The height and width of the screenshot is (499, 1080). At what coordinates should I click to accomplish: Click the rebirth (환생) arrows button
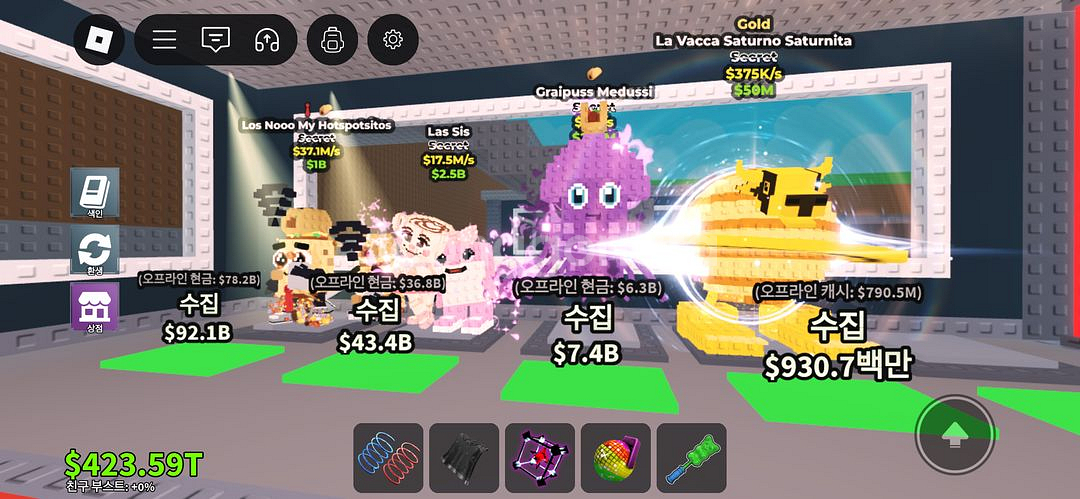coord(94,249)
